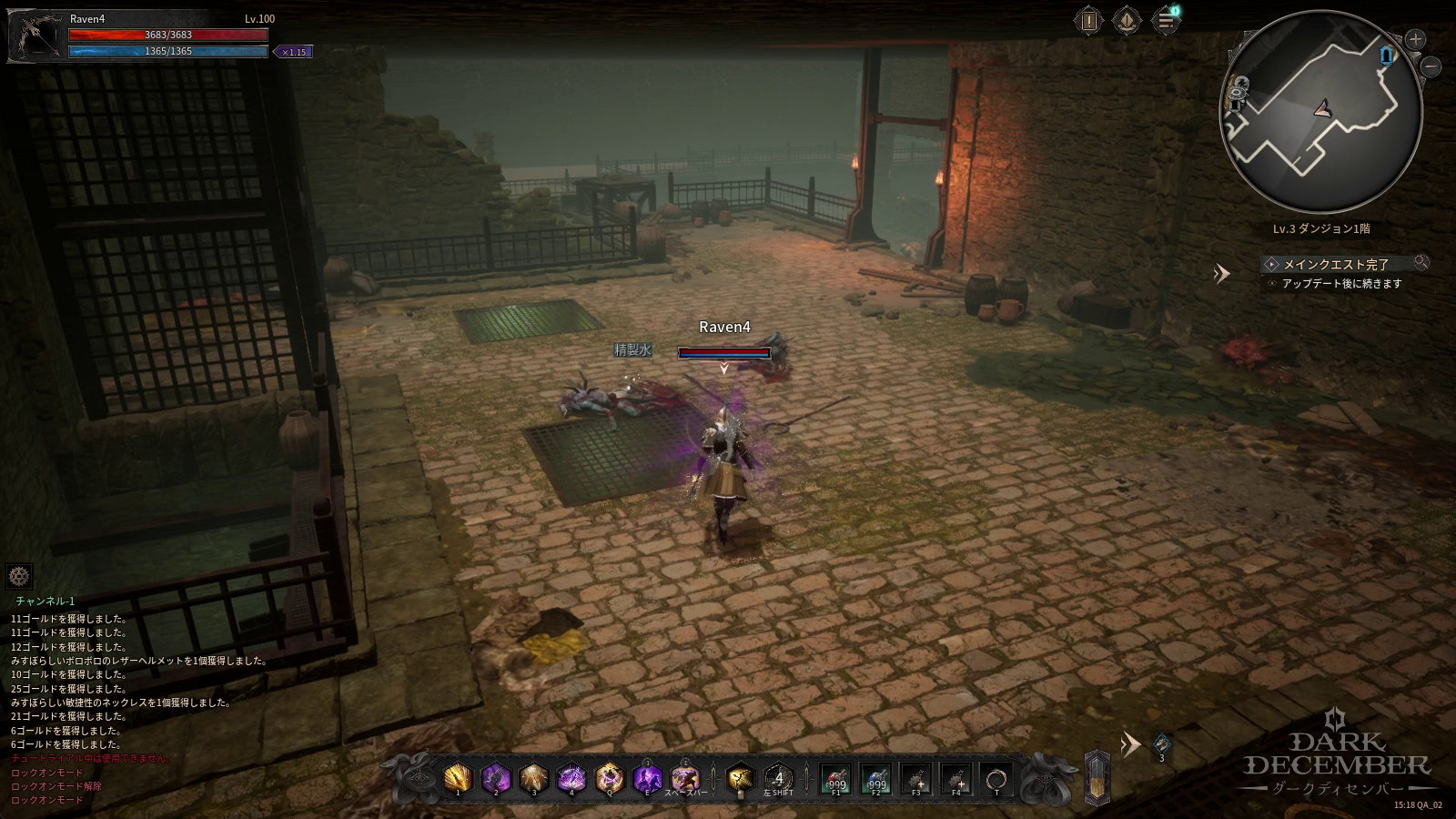Click the ring icon in the T slot
1456x819 pixels.
[996, 780]
